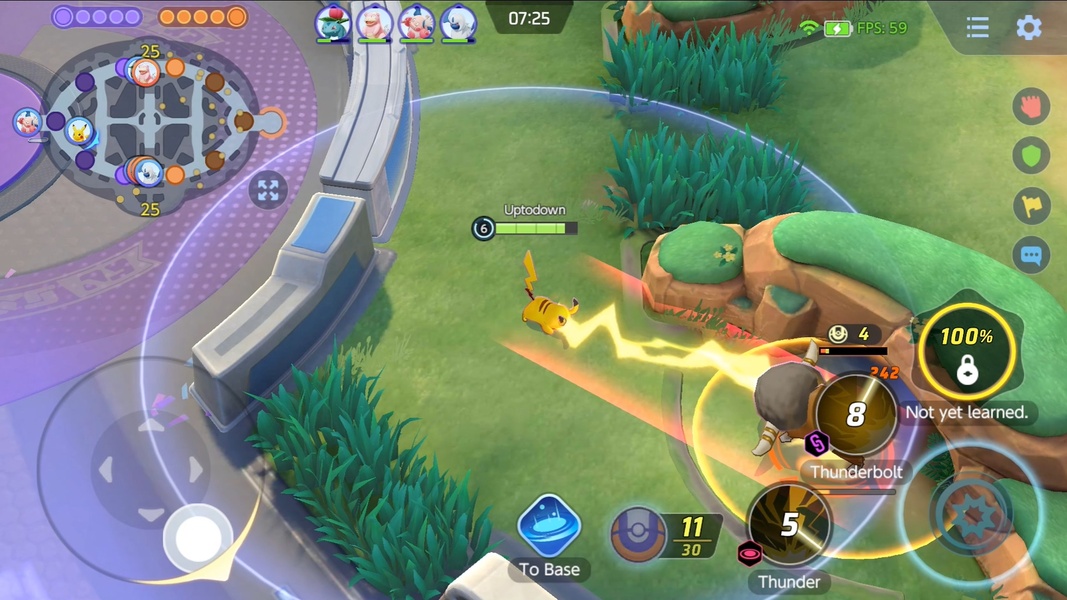Tap the Aeos energy ball score button
This screenshot has height=600, width=1067.
pos(640,533)
